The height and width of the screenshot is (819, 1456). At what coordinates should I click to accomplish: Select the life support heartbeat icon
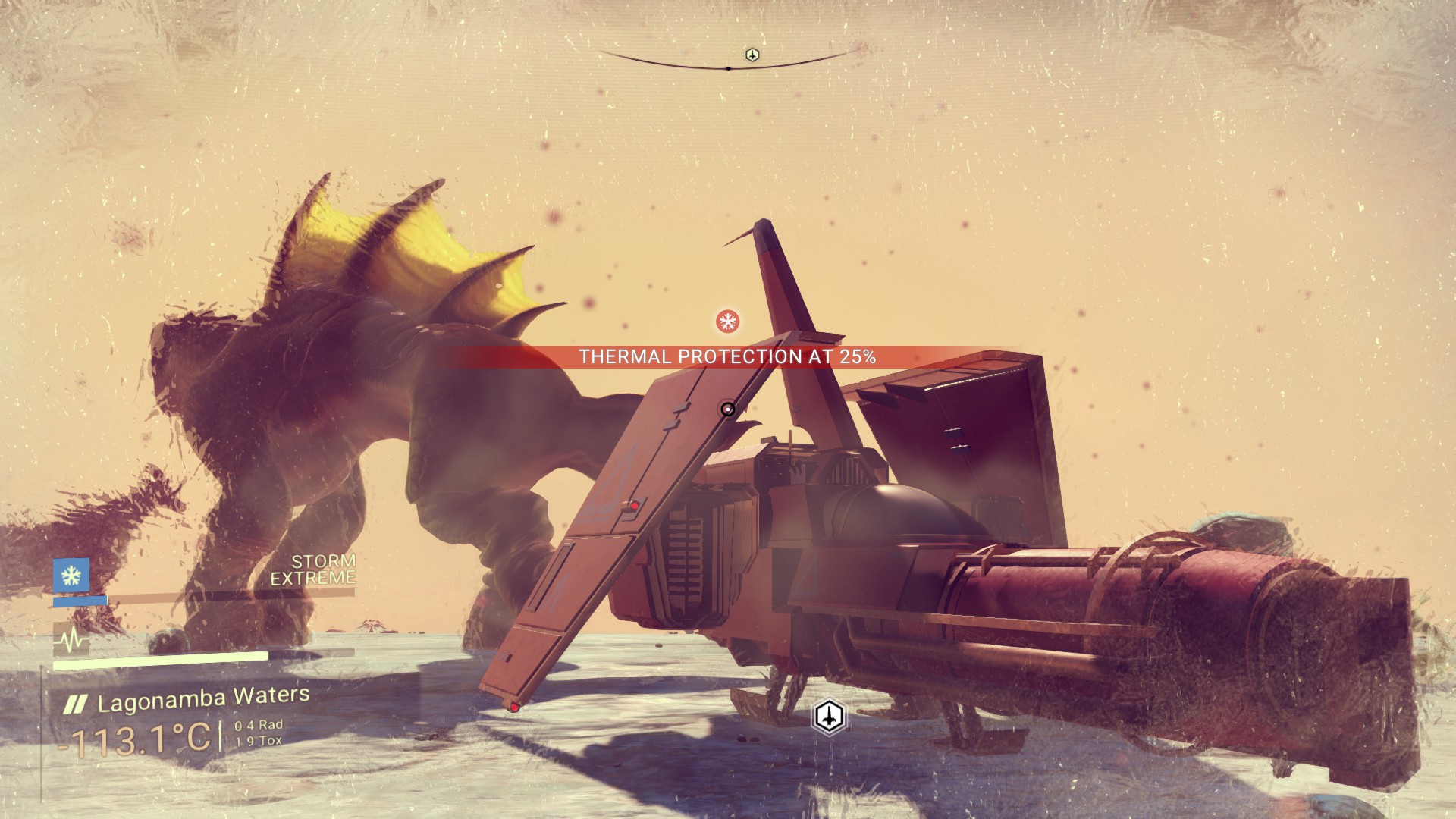[71, 642]
